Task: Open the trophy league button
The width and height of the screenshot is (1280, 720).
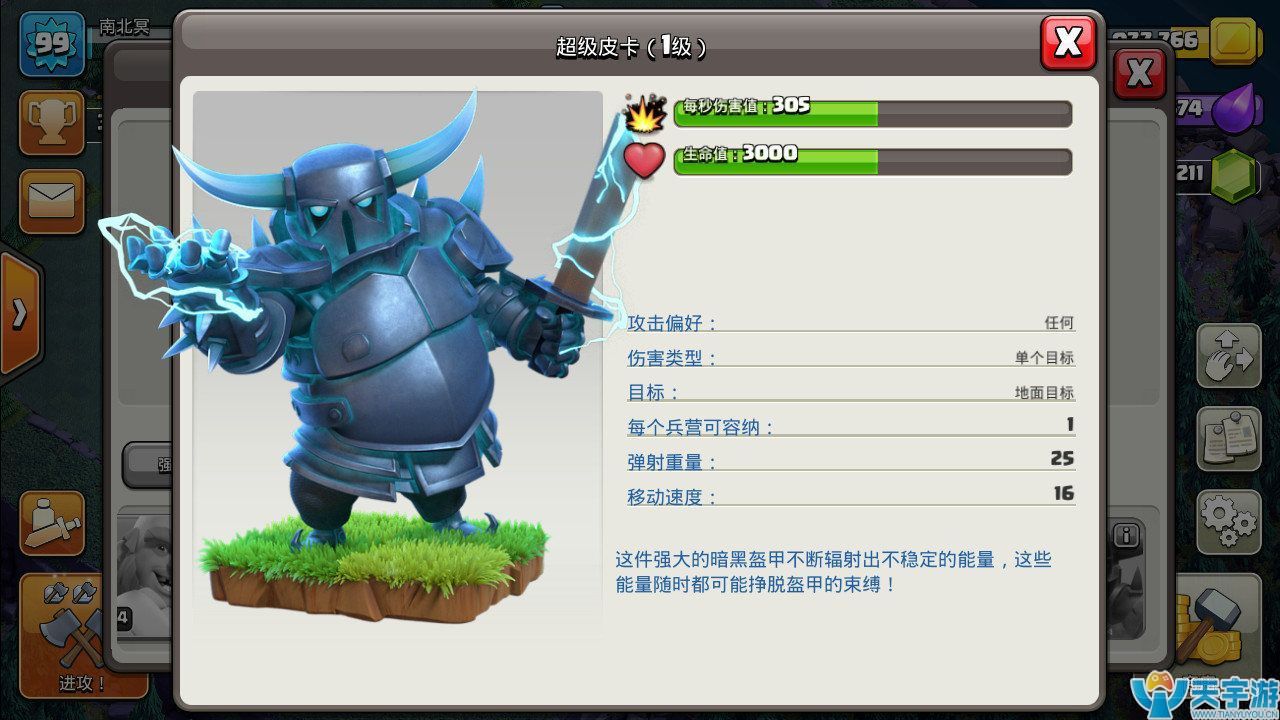Action: tap(51, 122)
